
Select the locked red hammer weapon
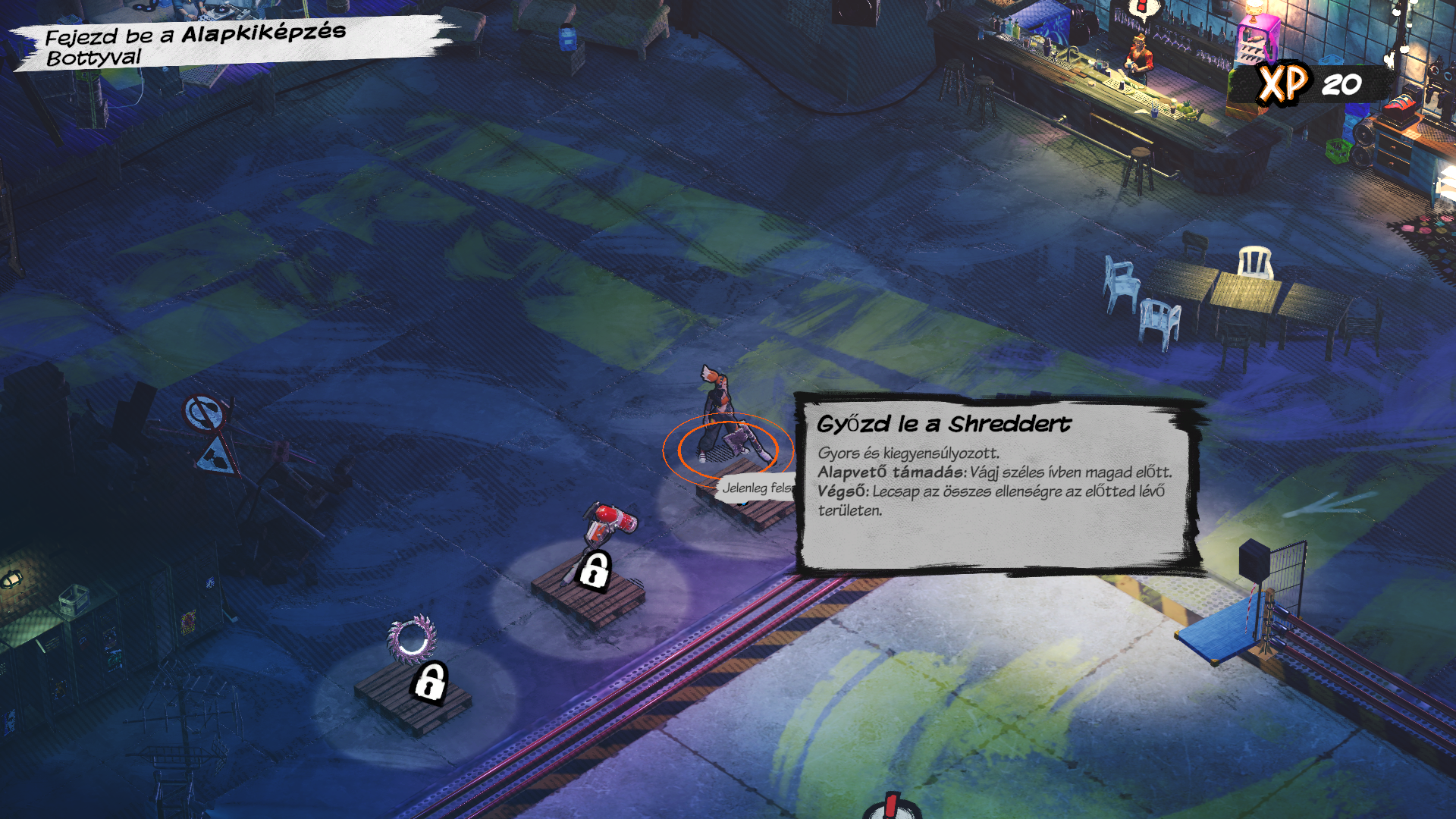tap(607, 529)
